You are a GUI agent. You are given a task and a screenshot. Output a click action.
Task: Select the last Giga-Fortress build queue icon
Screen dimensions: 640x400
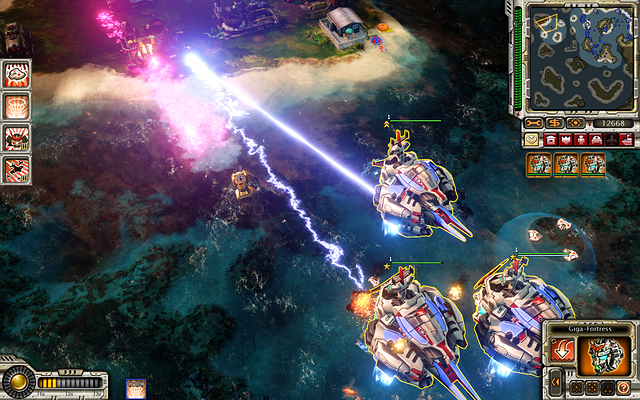pos(593,165)
